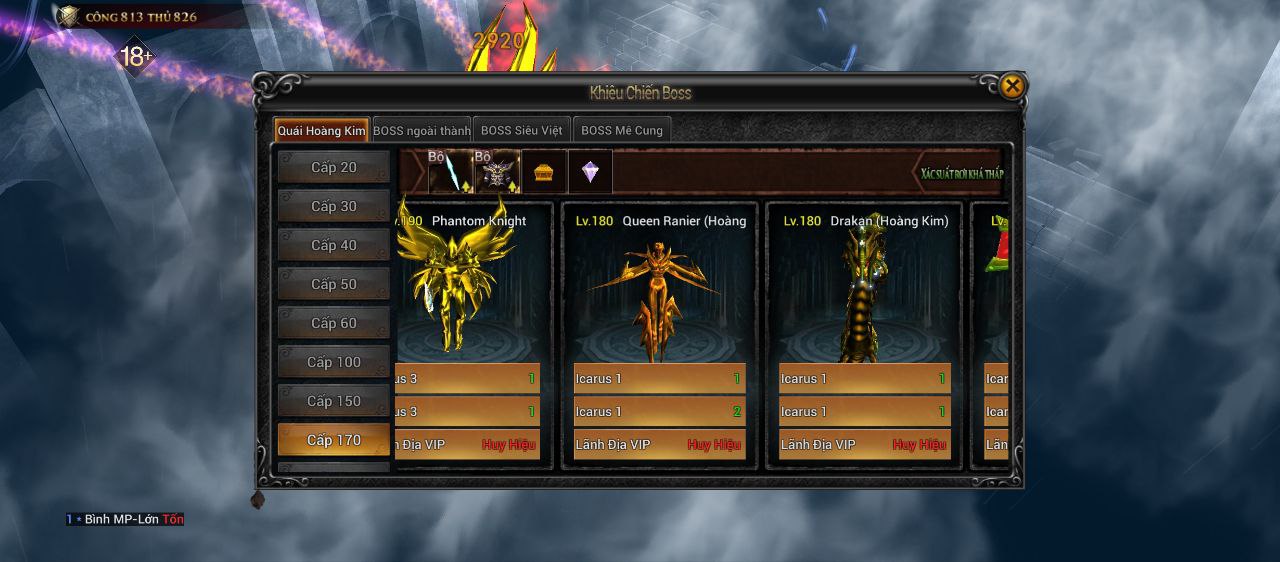This screenshot has width=1280, height=562.
Task: Switch to the Cấp 50 level list
Action: (x=333, y=285)
